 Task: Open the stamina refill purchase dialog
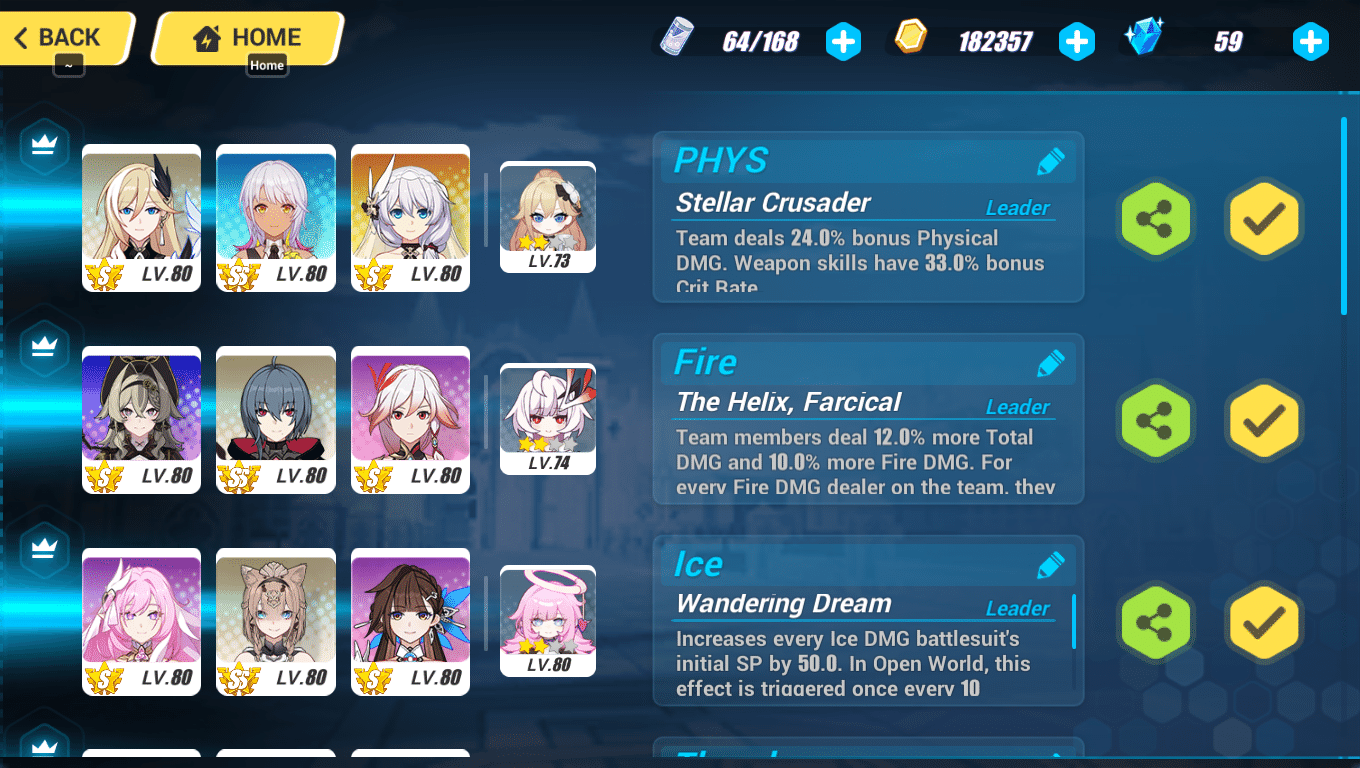click(843, 41)
